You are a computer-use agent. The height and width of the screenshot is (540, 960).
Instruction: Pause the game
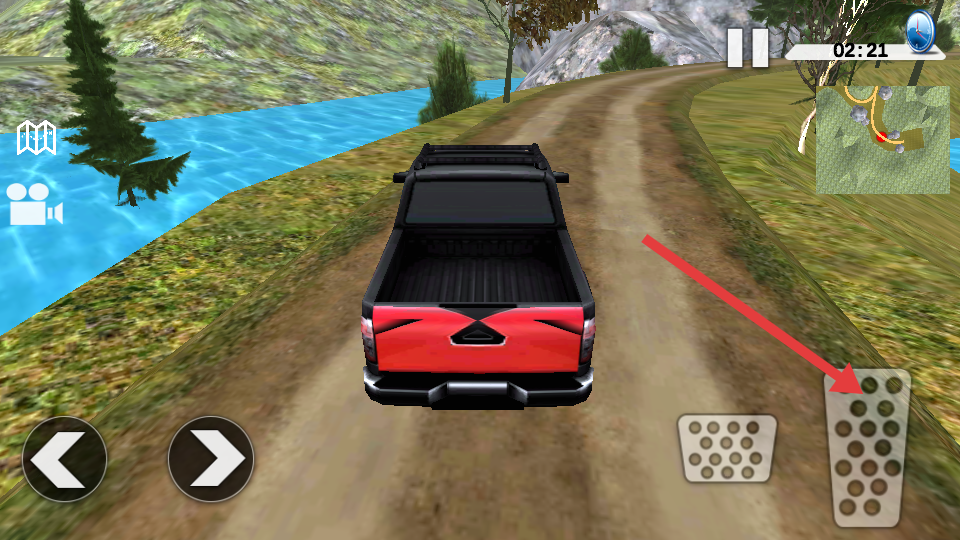747,48
